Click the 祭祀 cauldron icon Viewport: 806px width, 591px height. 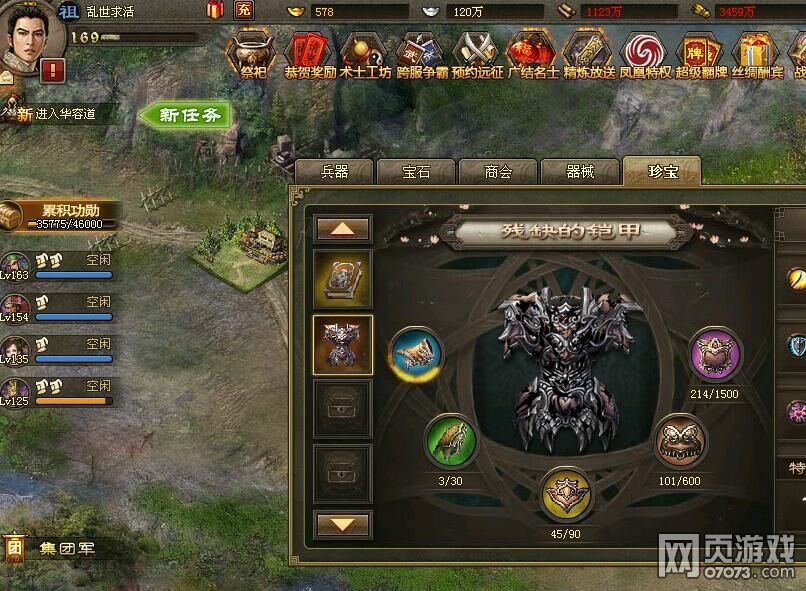(253, 52)
